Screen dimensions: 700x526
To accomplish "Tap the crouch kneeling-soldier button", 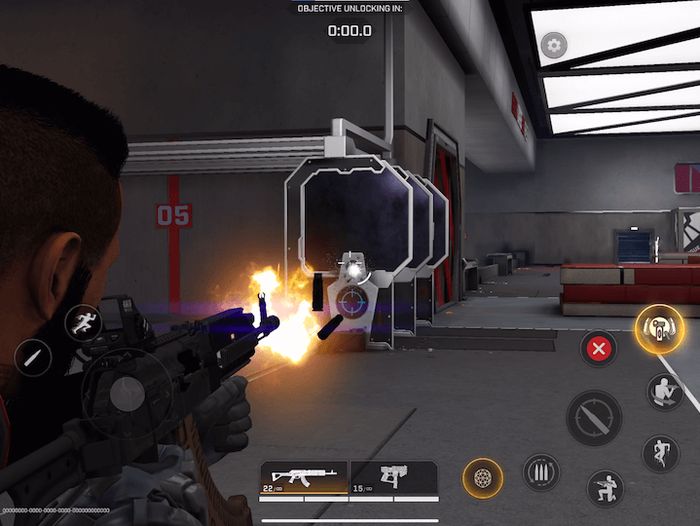I will click(x=605, y=488).
